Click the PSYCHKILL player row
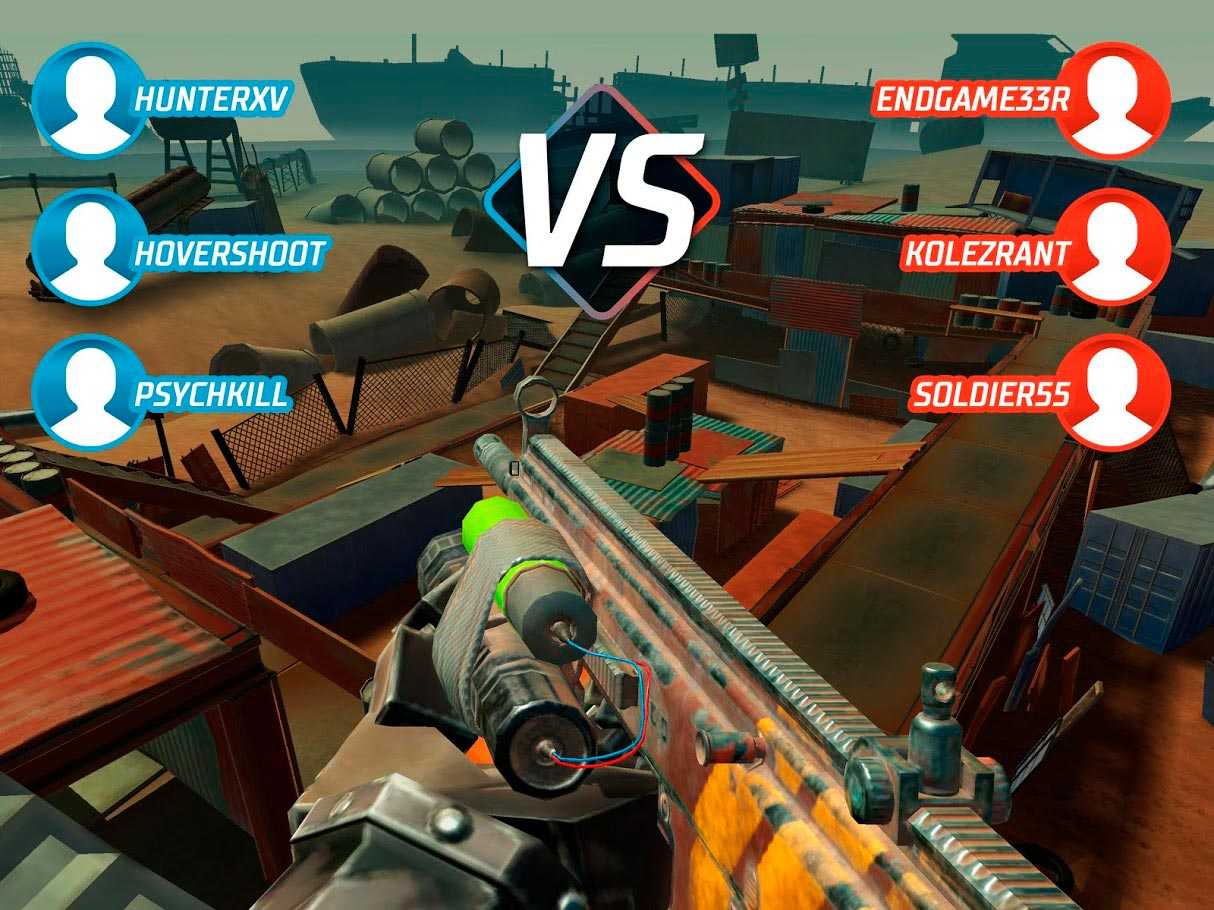This screenshot has height=910, width=1214. (160, 393)
